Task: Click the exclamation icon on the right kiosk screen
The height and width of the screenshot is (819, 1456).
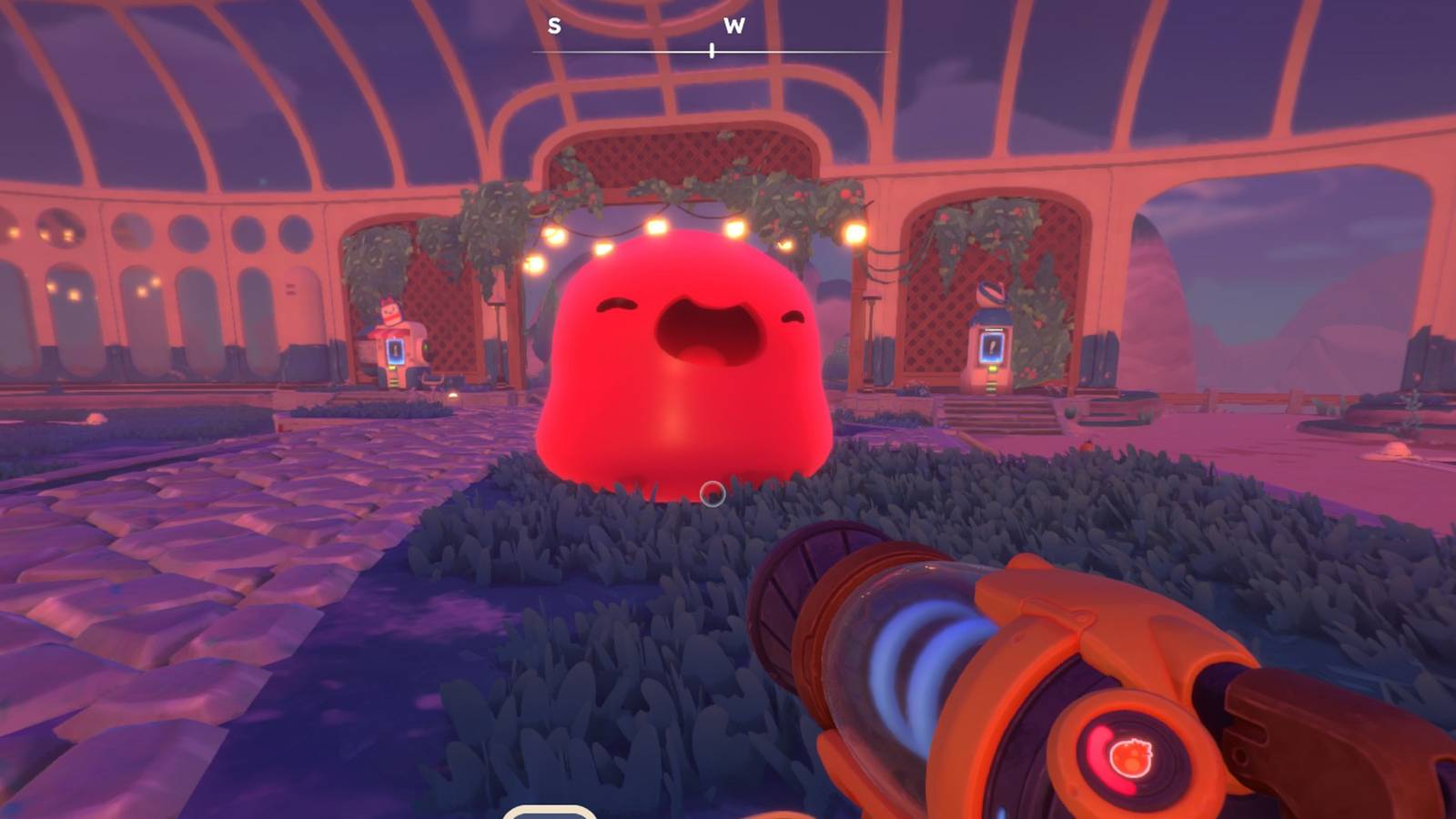Action: coord(992,348)
